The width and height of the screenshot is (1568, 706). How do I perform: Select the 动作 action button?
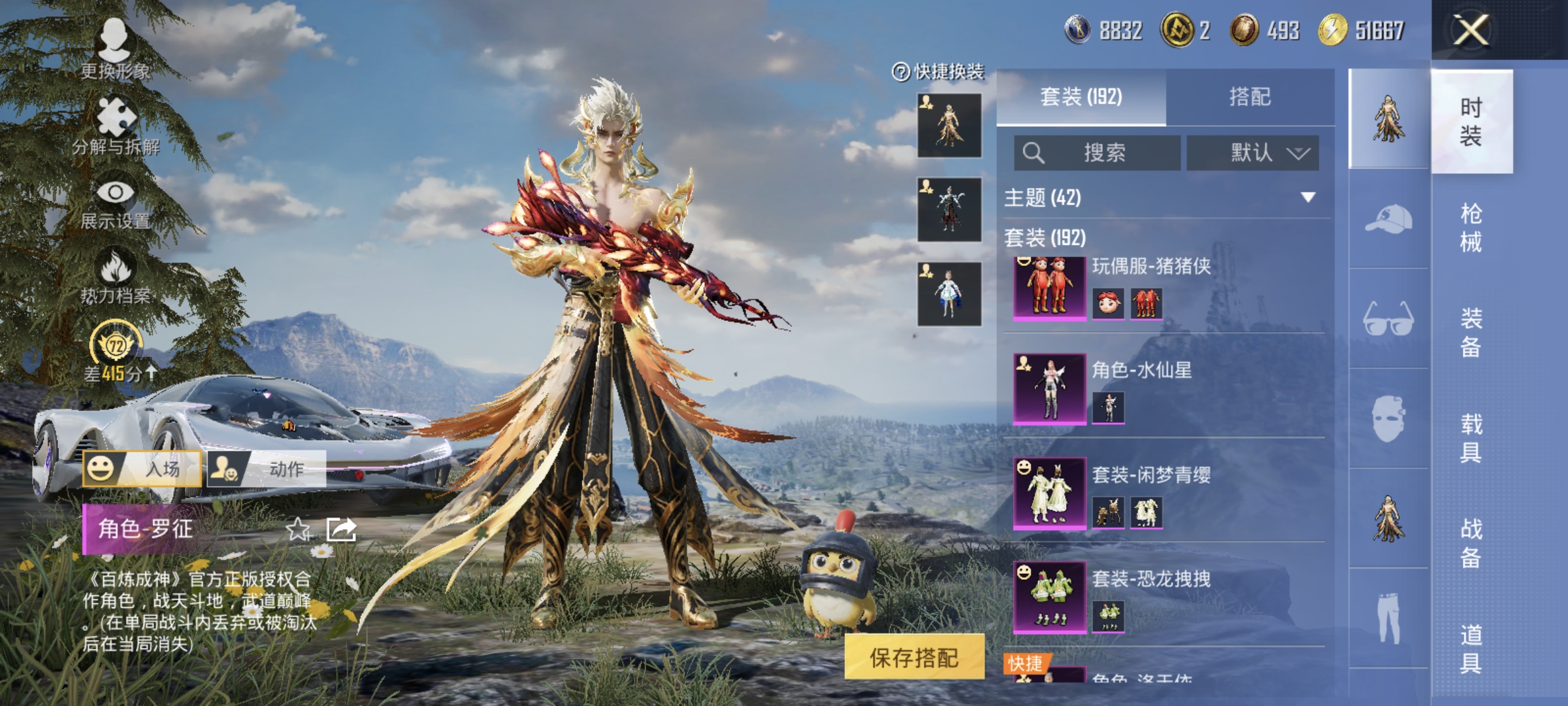(267, 469)
